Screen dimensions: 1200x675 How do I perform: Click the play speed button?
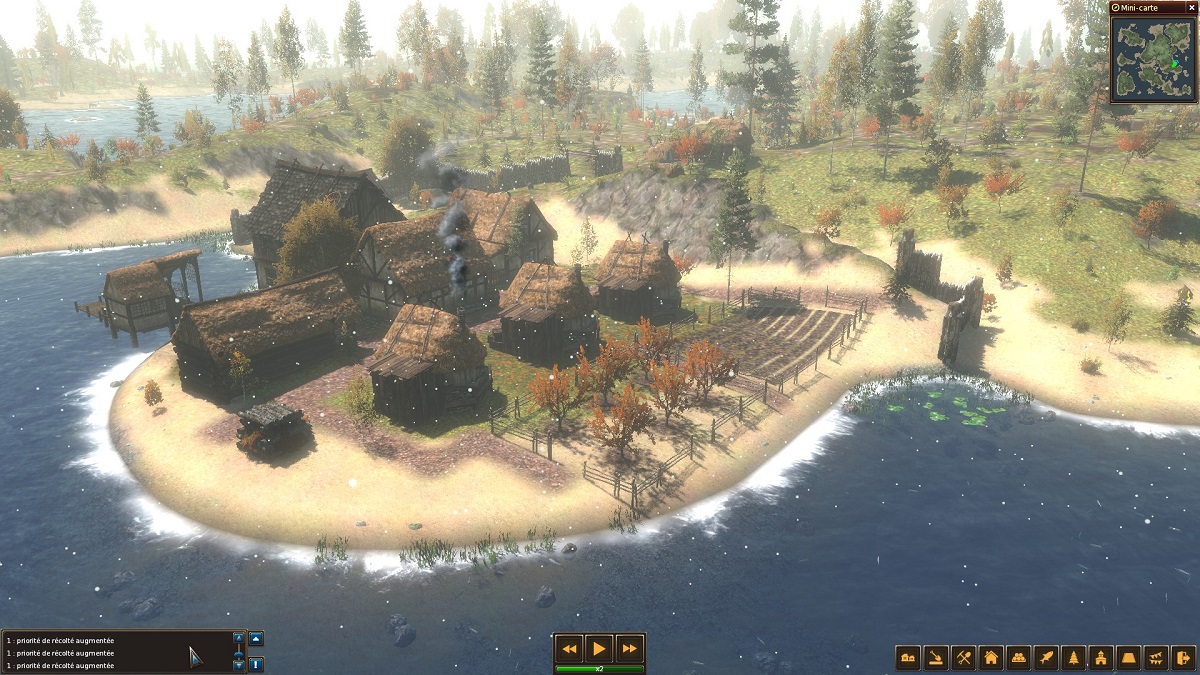(x=599, y=648)
